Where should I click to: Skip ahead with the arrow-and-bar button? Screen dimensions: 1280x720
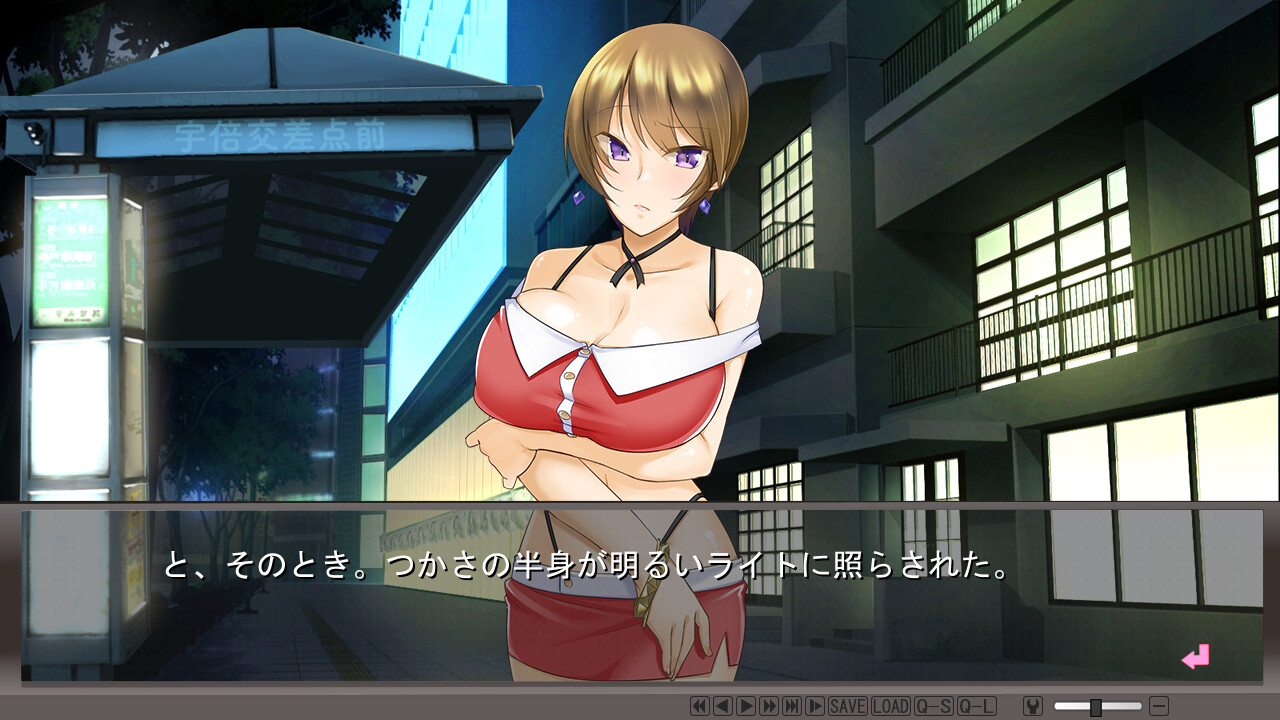pos(792,706)
